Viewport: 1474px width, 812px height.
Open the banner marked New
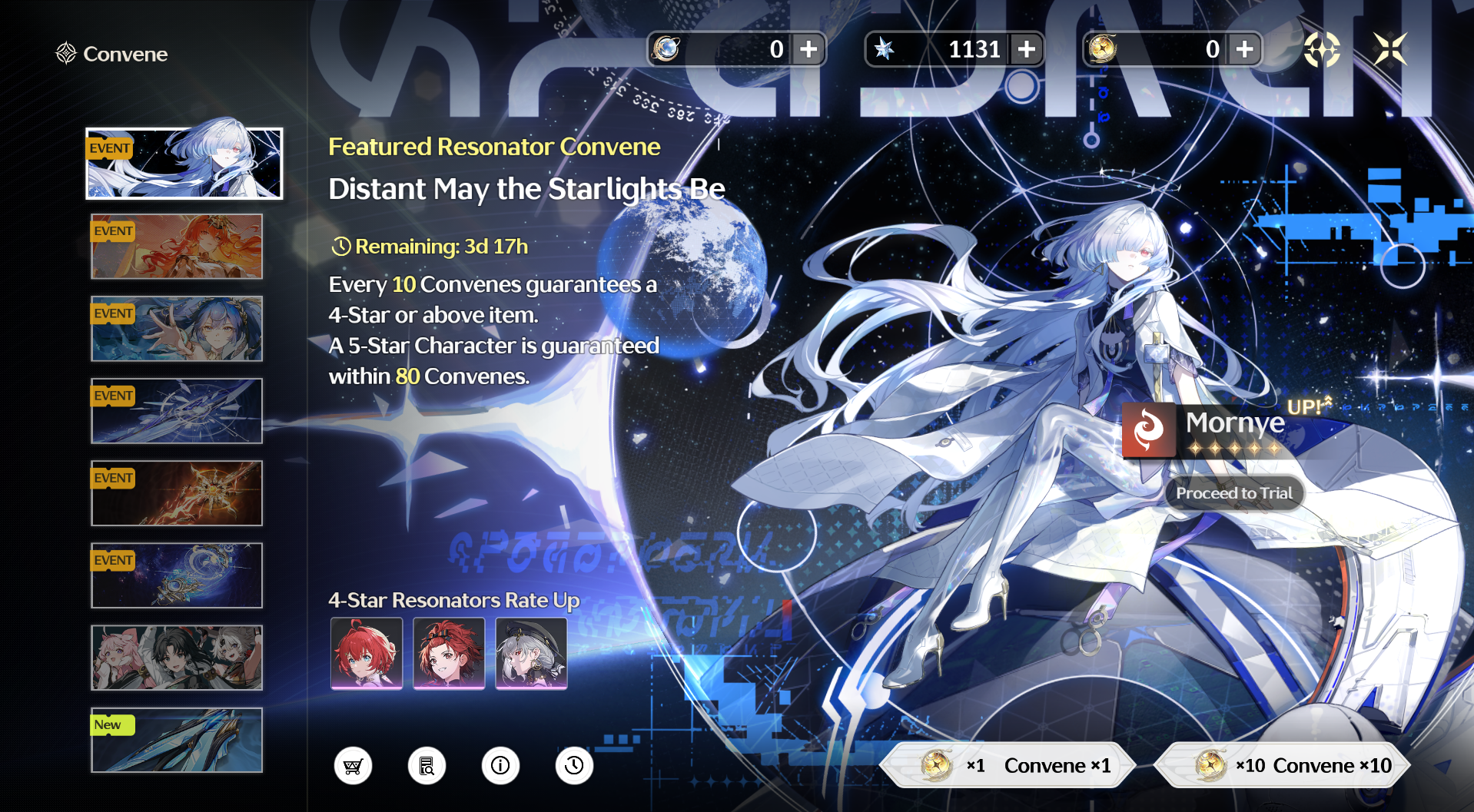tap(177, 740)
